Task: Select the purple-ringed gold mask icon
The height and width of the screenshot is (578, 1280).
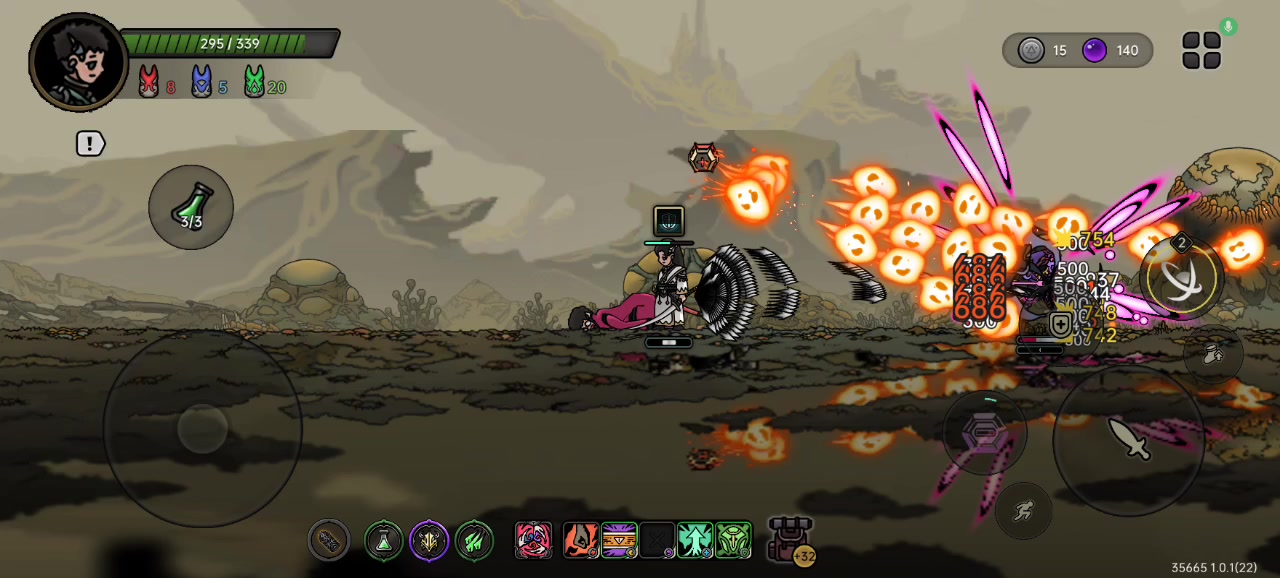Action: pyautogui.click(x=429, y=541)
